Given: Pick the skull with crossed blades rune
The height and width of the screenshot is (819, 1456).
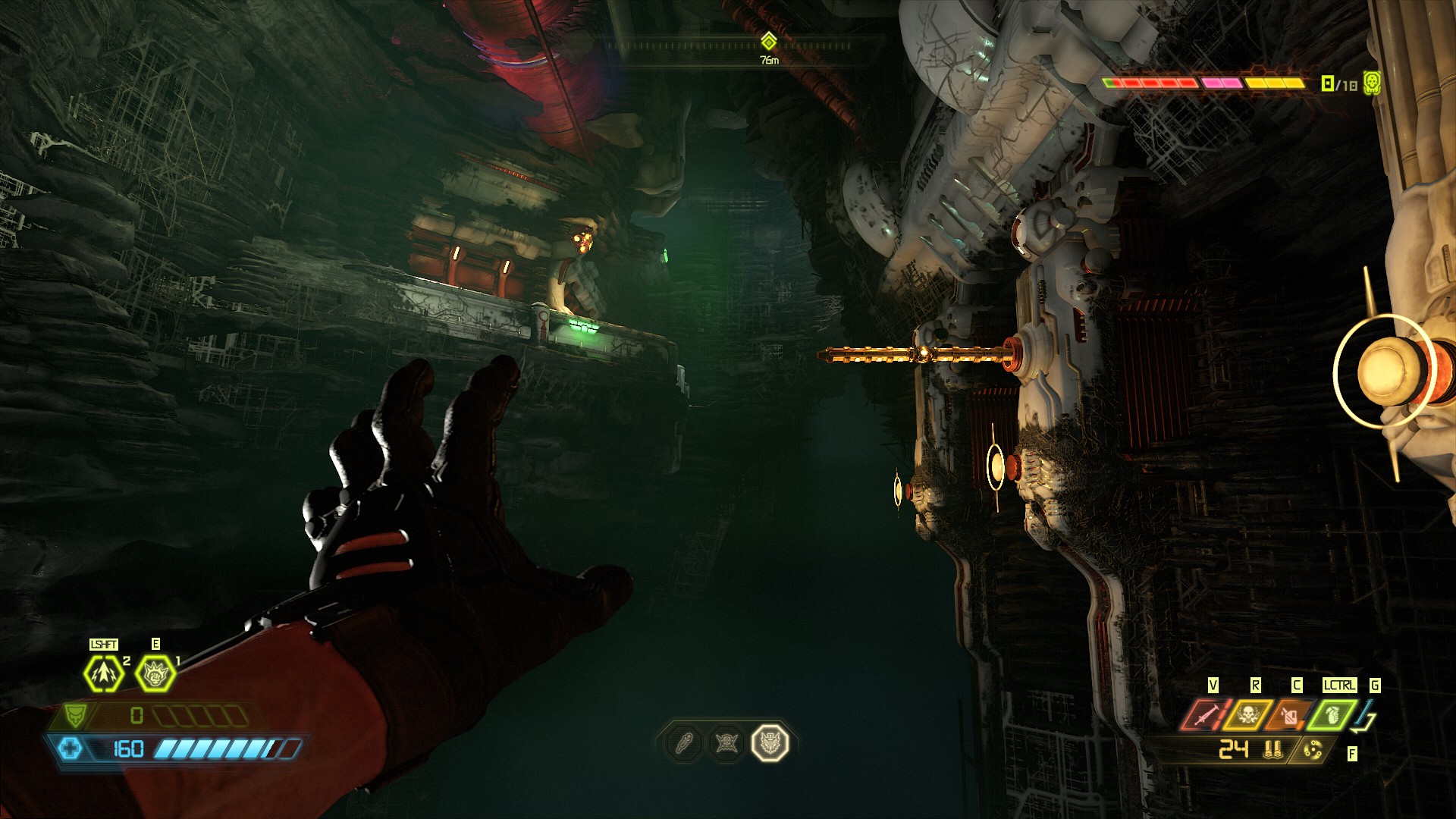Looking at the screenshot, I should tap(726, 743).
